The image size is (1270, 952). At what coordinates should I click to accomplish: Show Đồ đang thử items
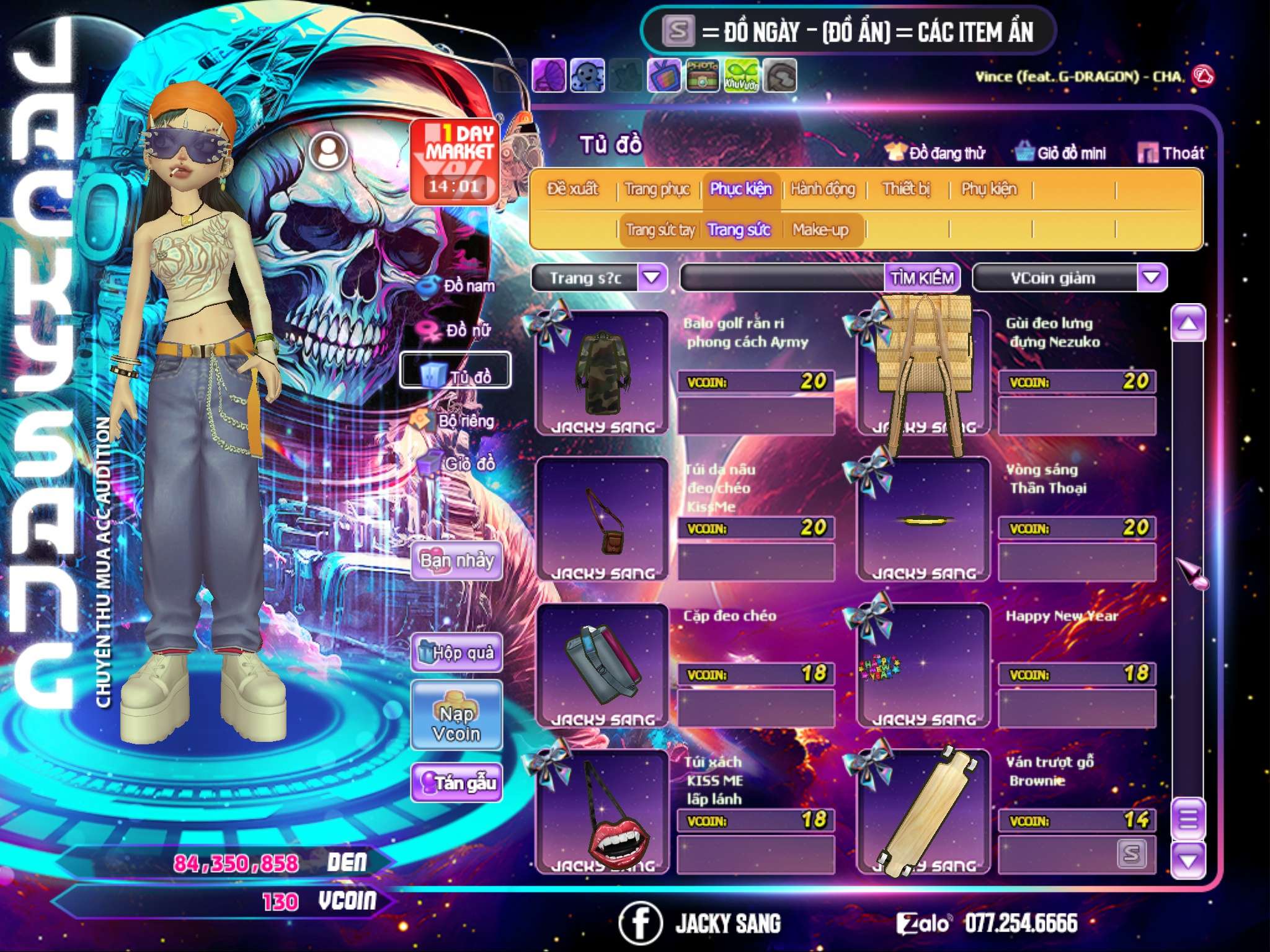click(x=936, y=152)
